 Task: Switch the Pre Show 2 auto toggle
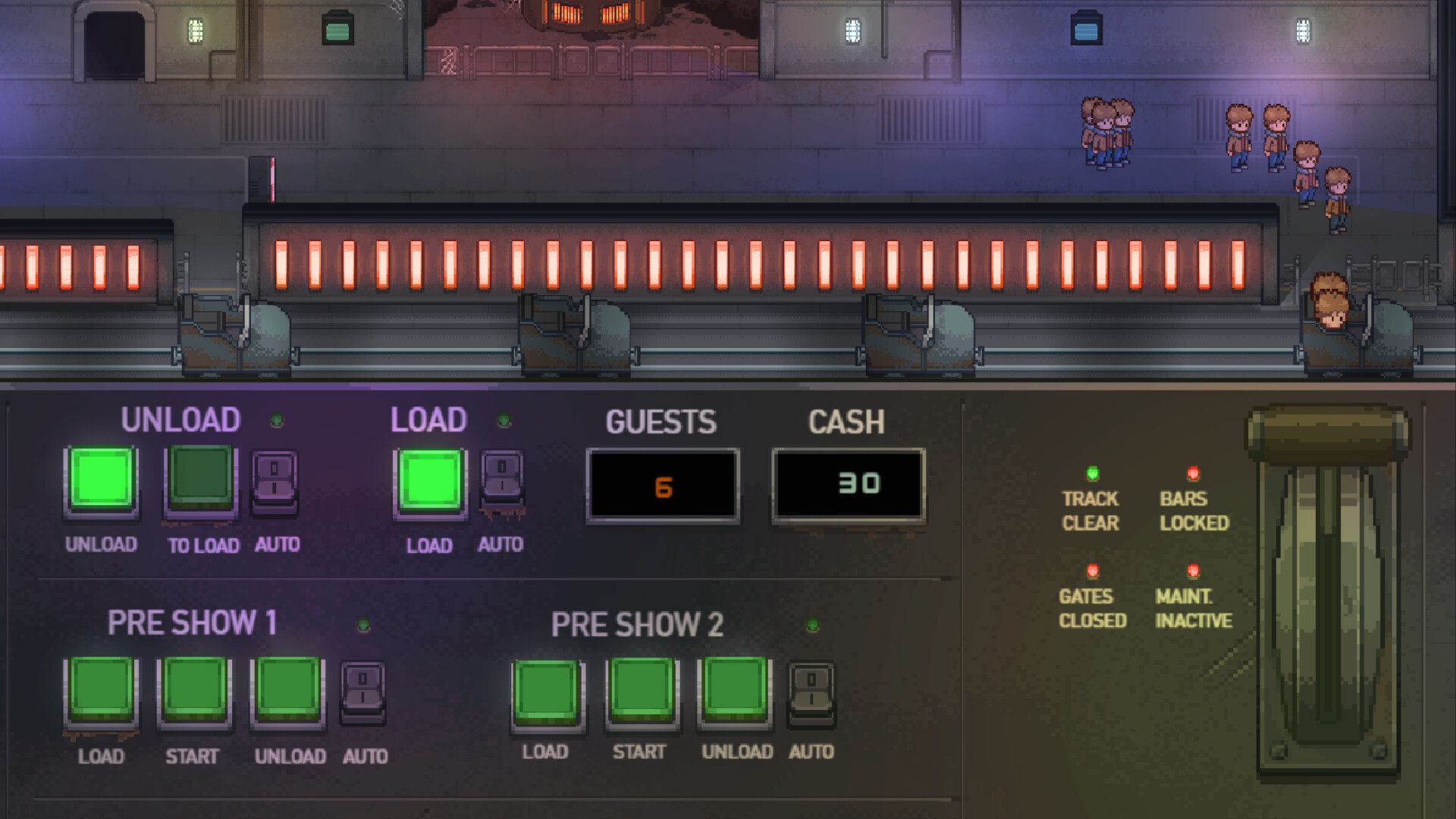point(811,691)
